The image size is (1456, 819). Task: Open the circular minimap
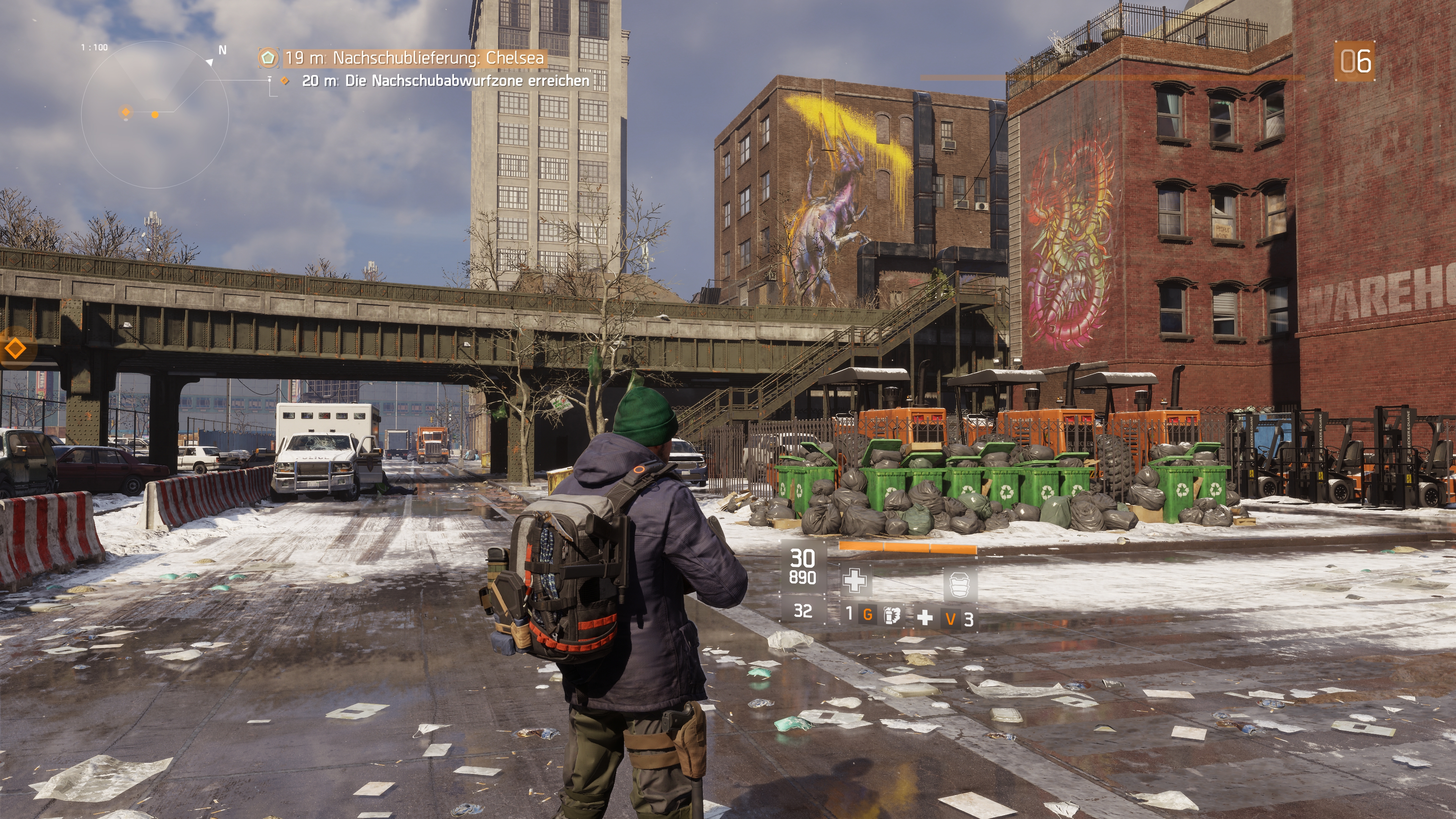(154, 115)
